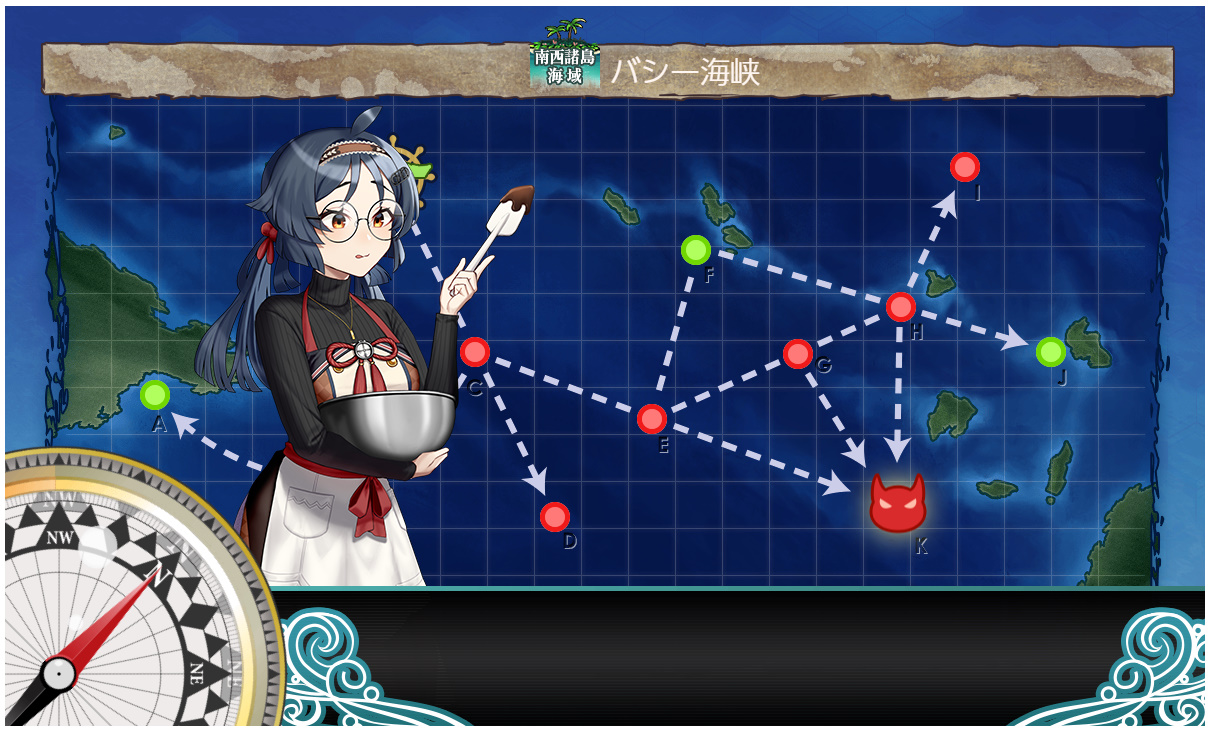Select the red node E

click(652, 419)
